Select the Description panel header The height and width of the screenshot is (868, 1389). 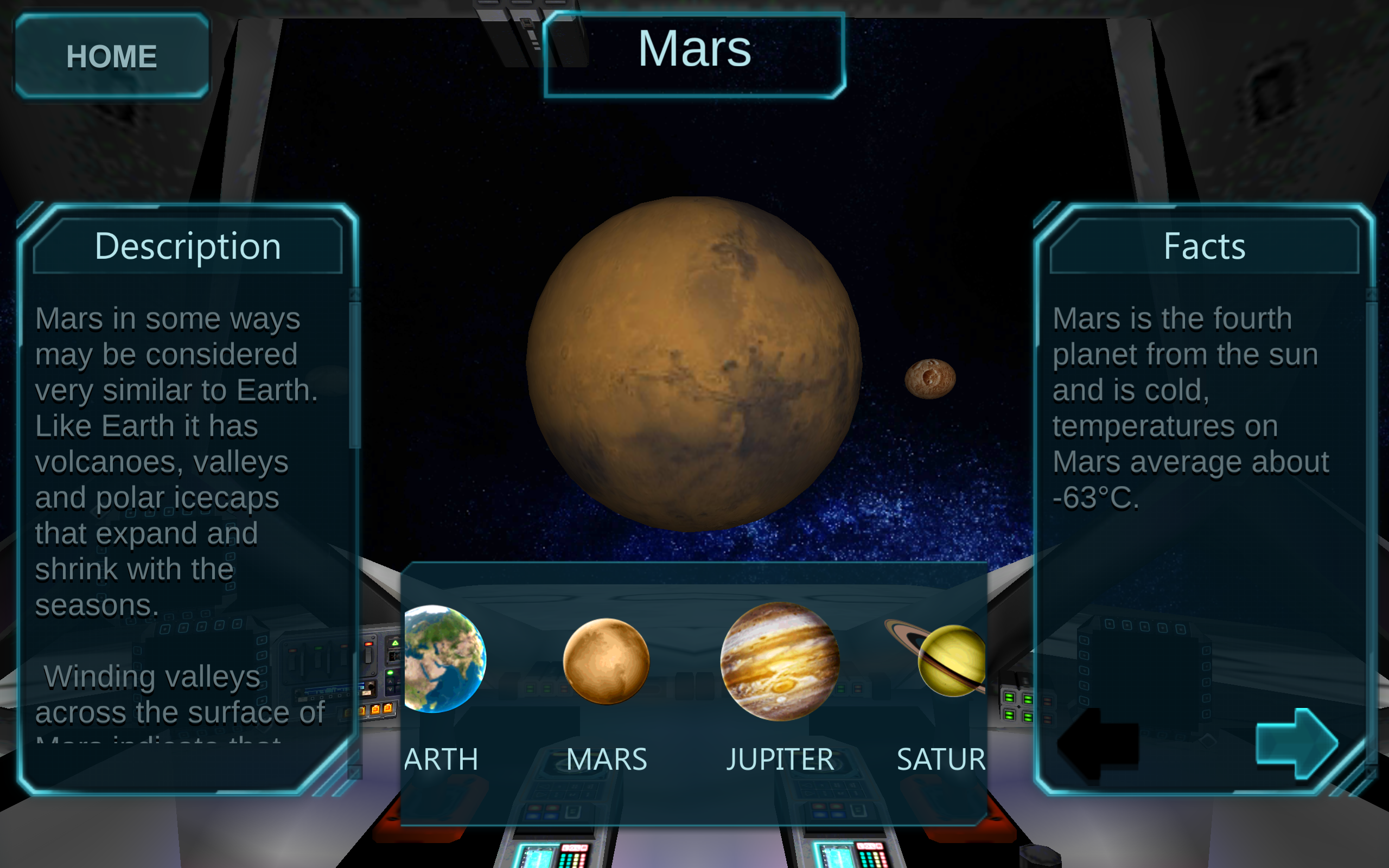(188, 246)
